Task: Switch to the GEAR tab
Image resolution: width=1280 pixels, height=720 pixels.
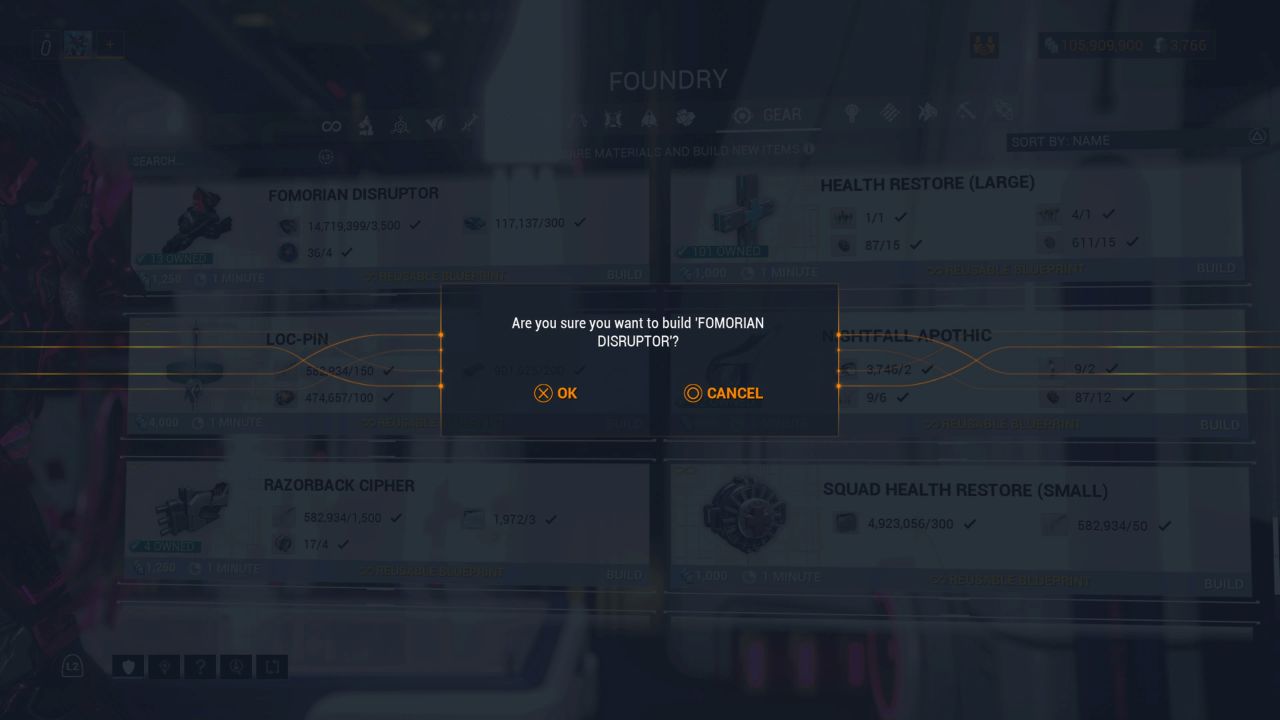Action: (770, 115)
